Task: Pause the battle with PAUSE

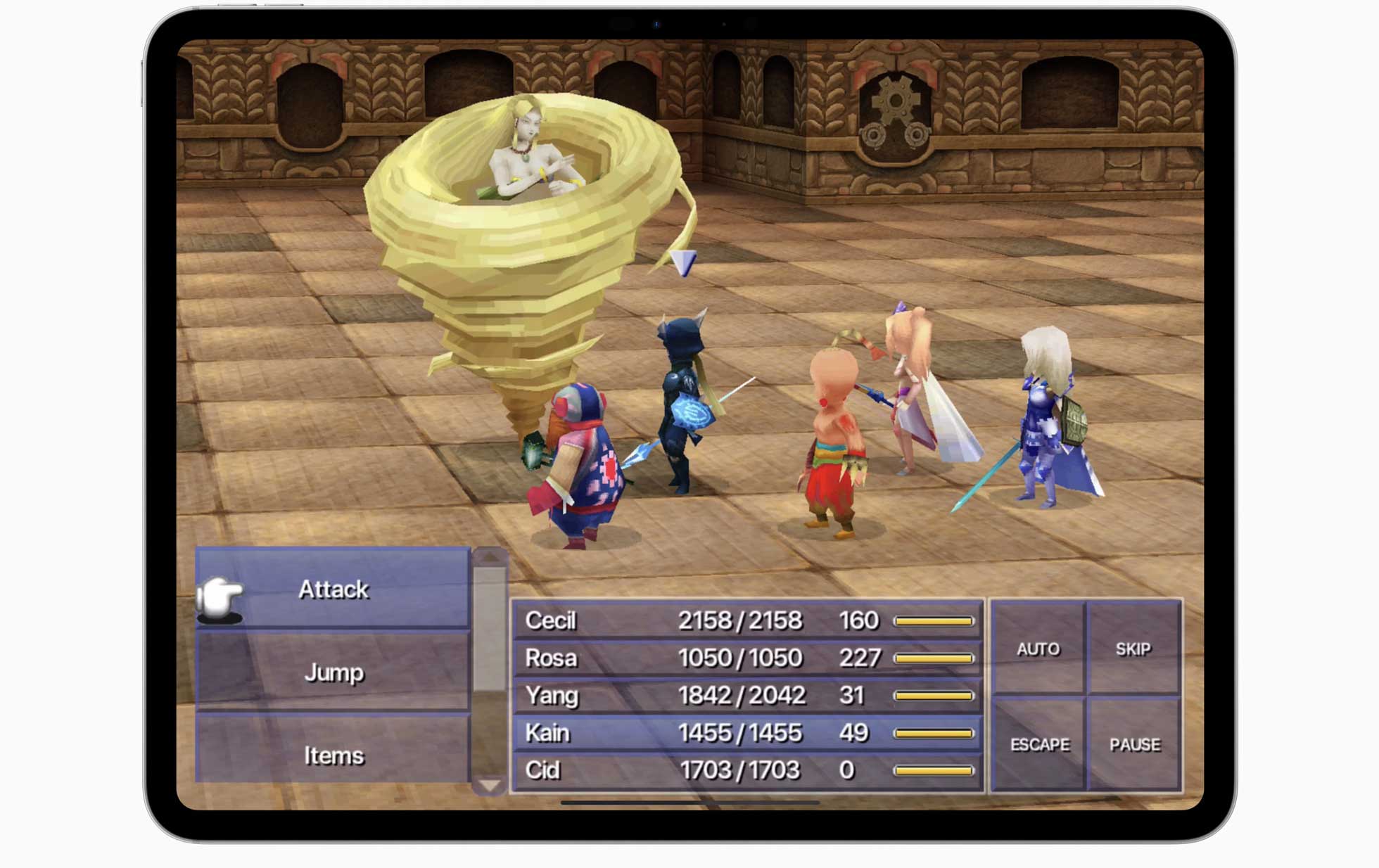Action: point(1134,744)
